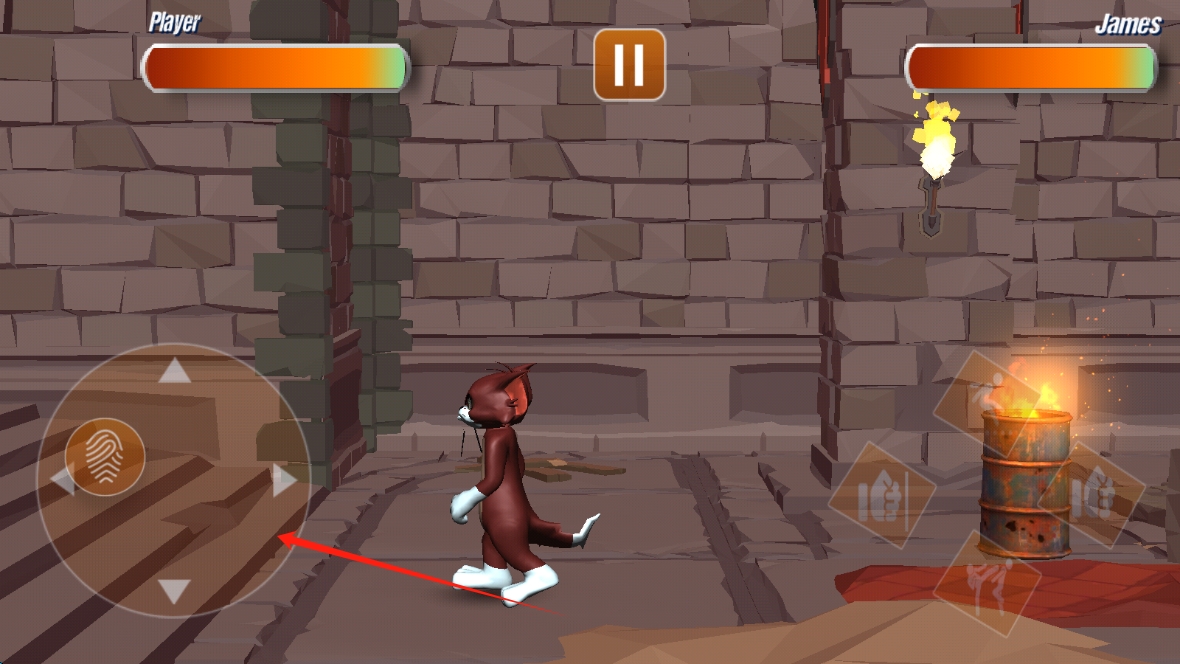
Task: Tap the left arrow on the movement pad
Action: (62, 481)
